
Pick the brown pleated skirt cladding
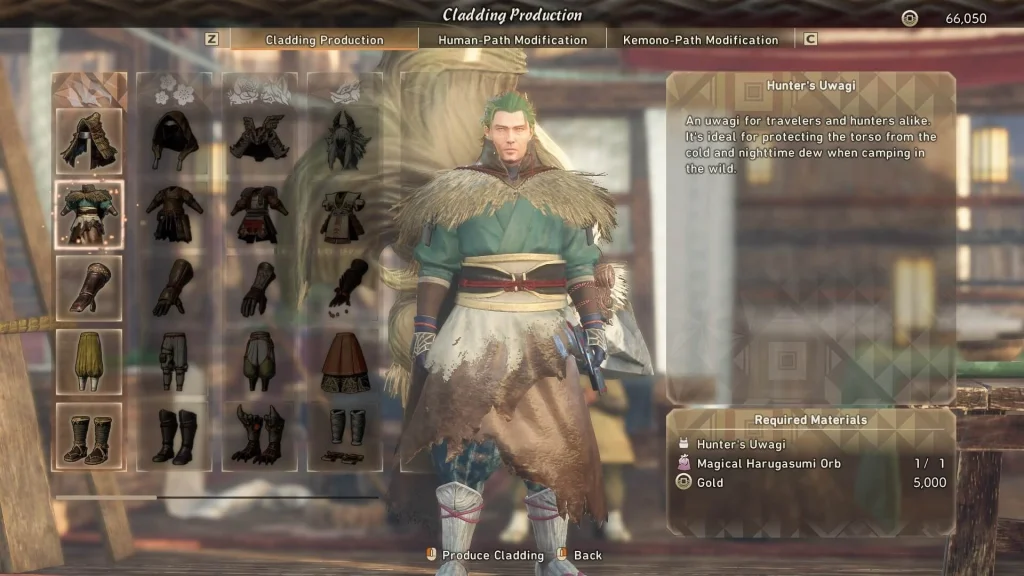(345, 361)
